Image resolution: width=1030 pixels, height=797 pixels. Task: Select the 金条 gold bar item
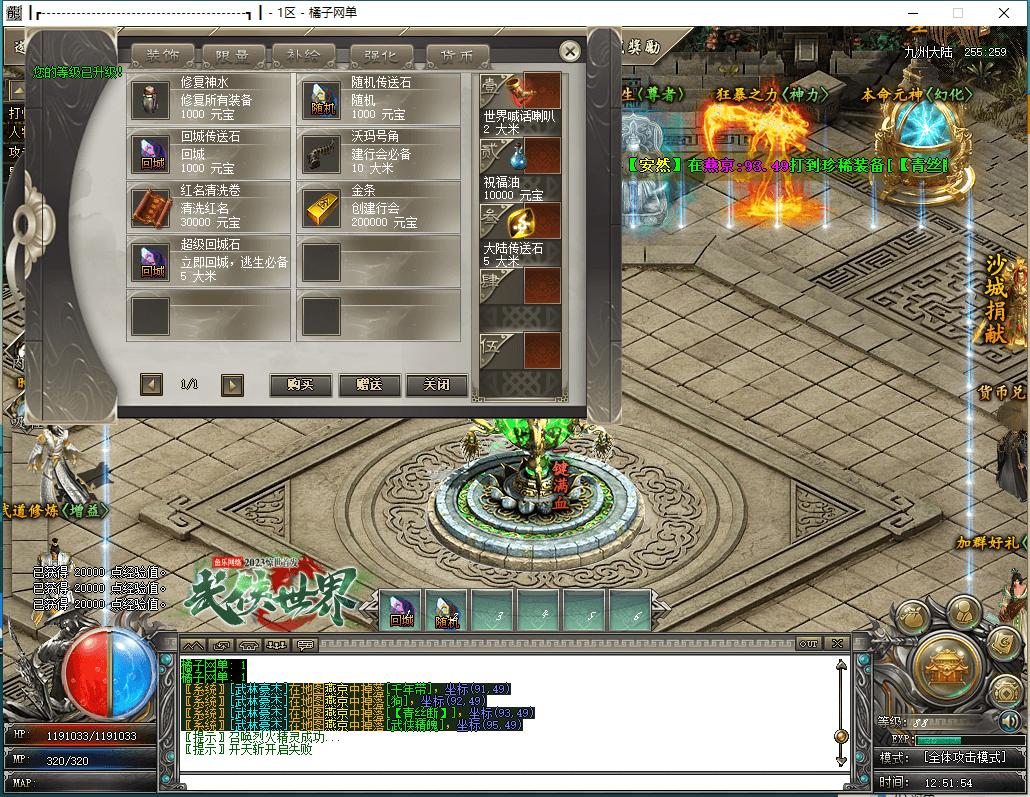point(379,207)
